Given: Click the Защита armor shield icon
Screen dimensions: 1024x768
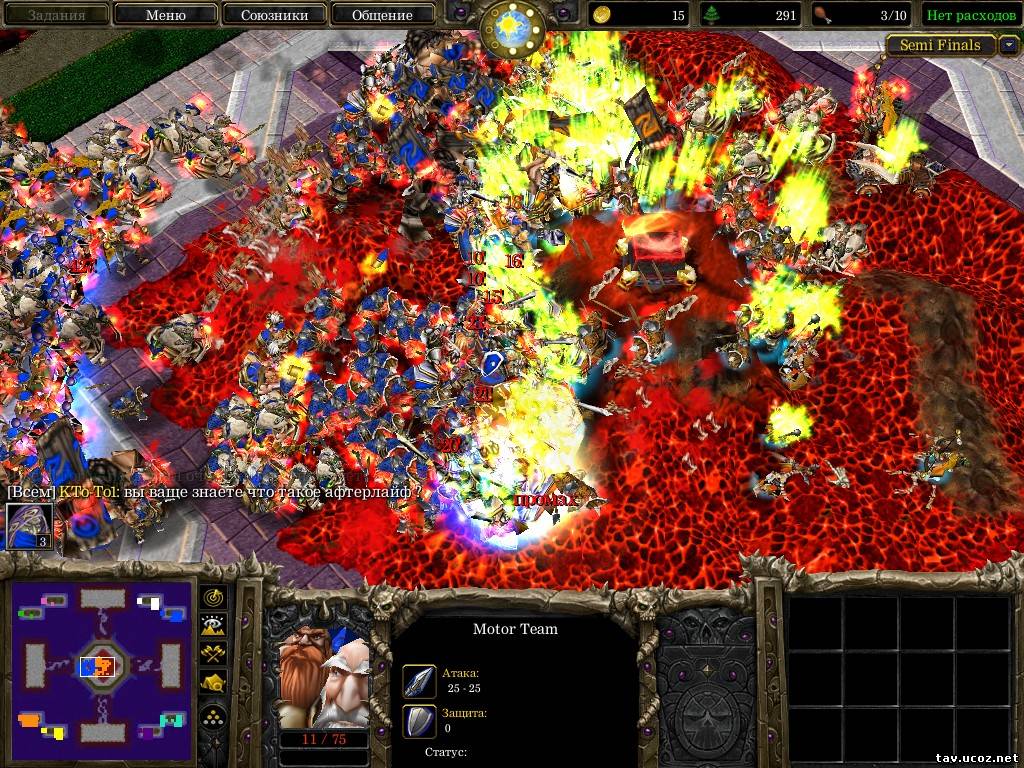Looking at the screenshot, I should click(418, 720).
